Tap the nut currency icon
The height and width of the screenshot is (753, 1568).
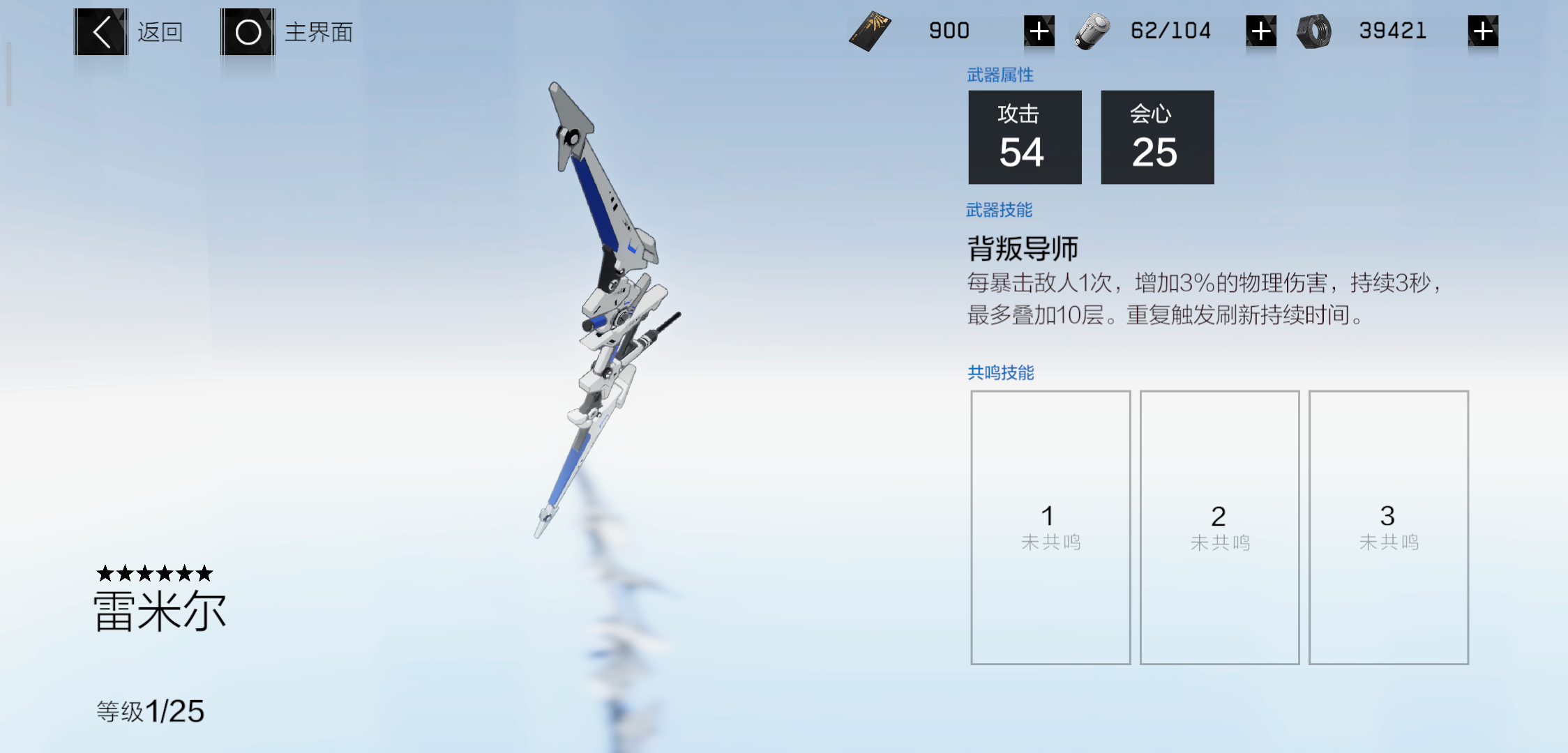[x=1313, y=32]
